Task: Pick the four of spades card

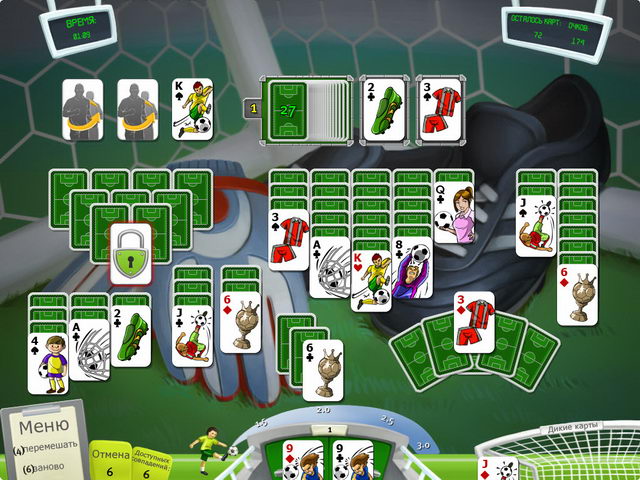Action: (x=46, y=363)
